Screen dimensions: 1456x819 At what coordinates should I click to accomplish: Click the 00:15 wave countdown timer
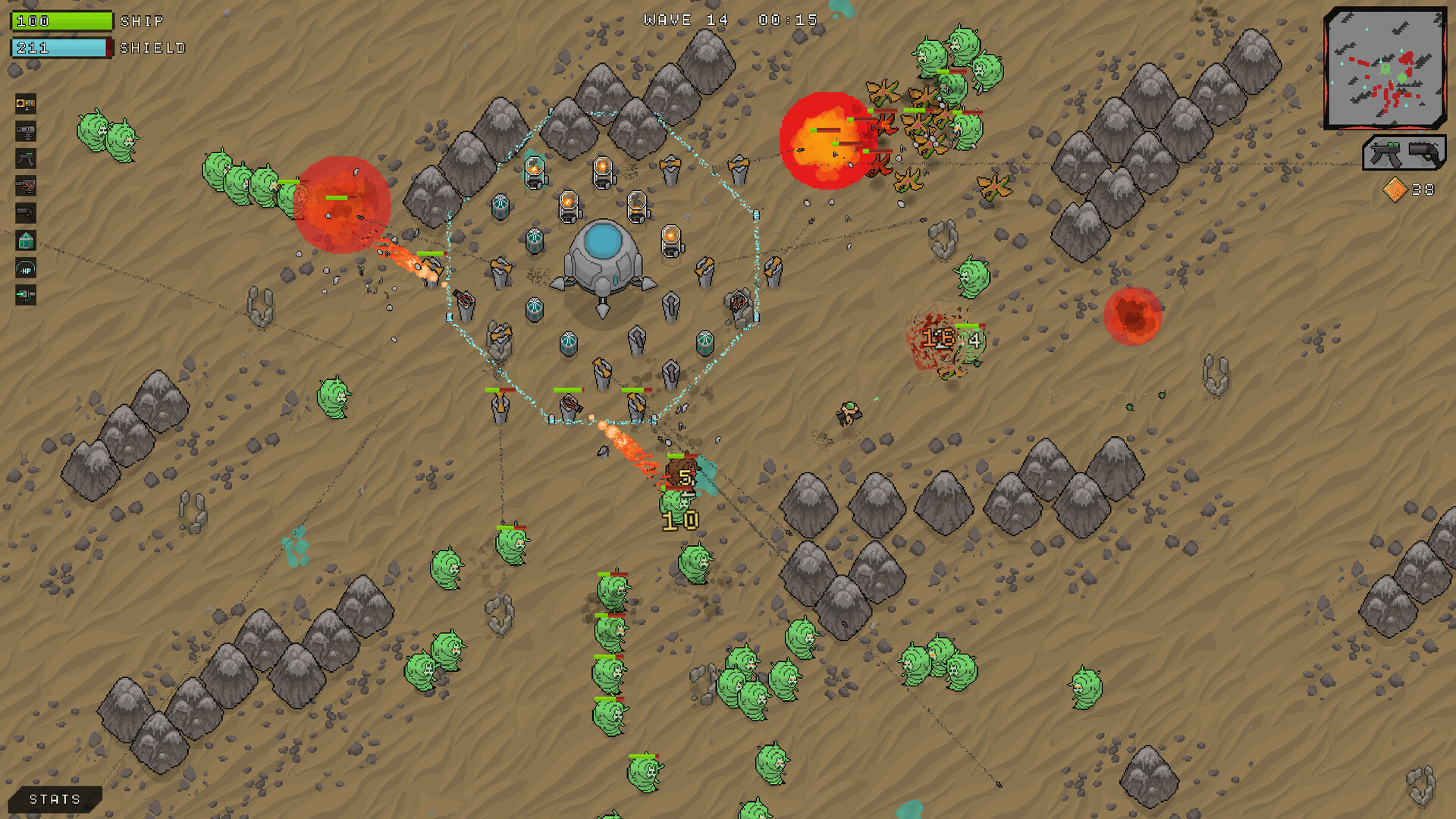point(789,19)
